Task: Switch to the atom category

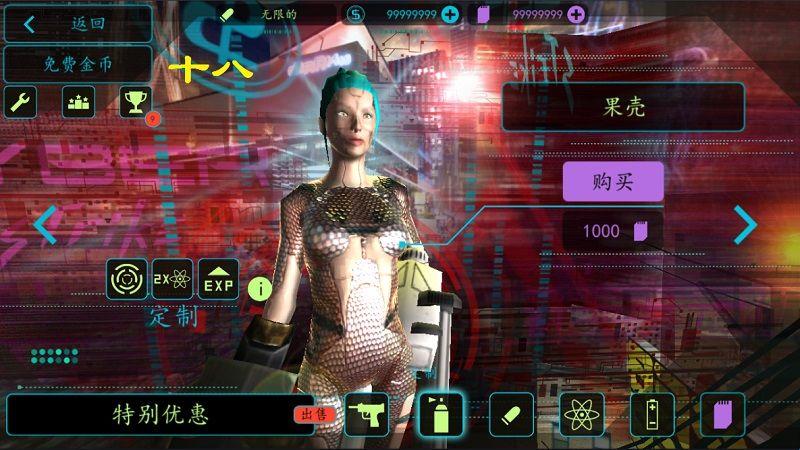Action: point(581,414)
